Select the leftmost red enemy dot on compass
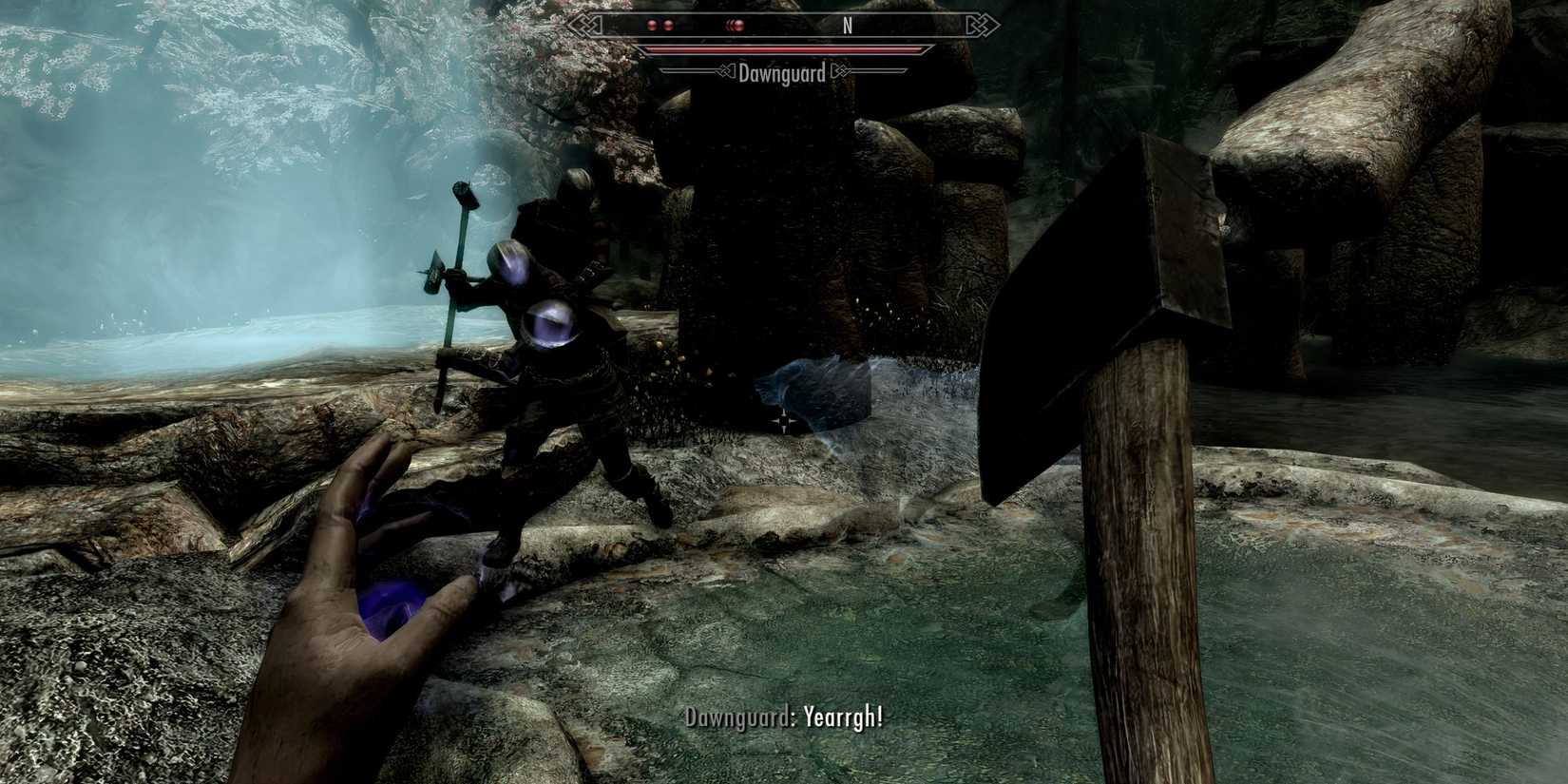This screenshot has height=784, width=1568. coord(653,26)
